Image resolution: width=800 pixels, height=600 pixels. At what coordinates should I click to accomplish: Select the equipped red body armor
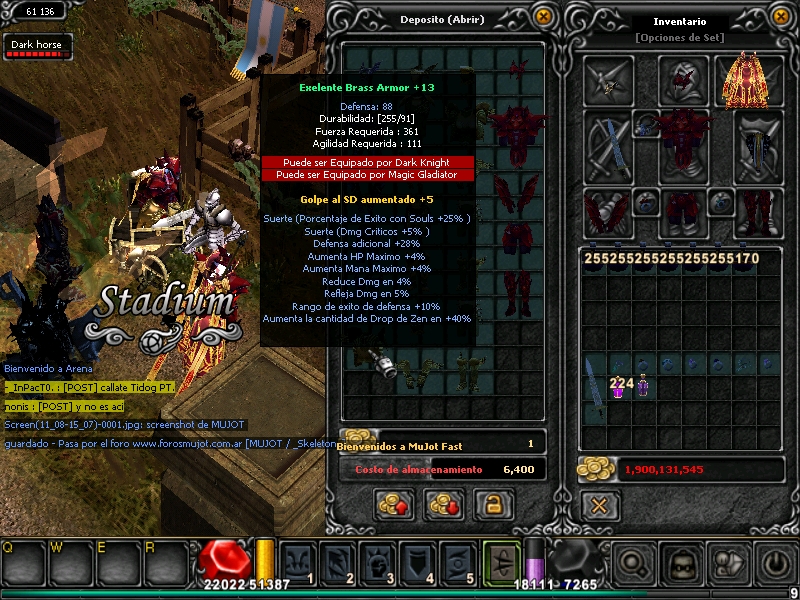(683, 133)
